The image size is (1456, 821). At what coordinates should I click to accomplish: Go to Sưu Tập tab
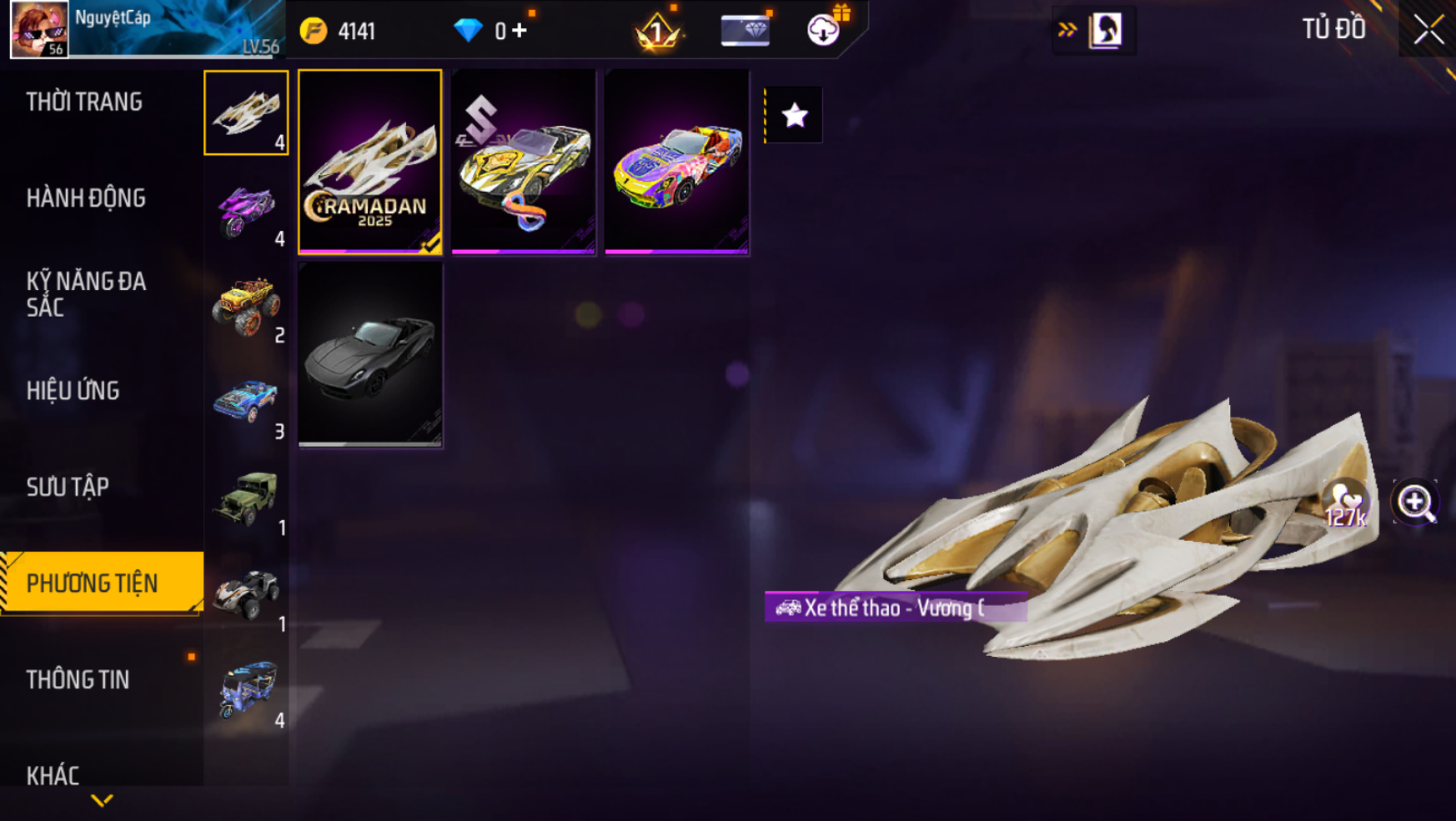(x=68, y=487)
